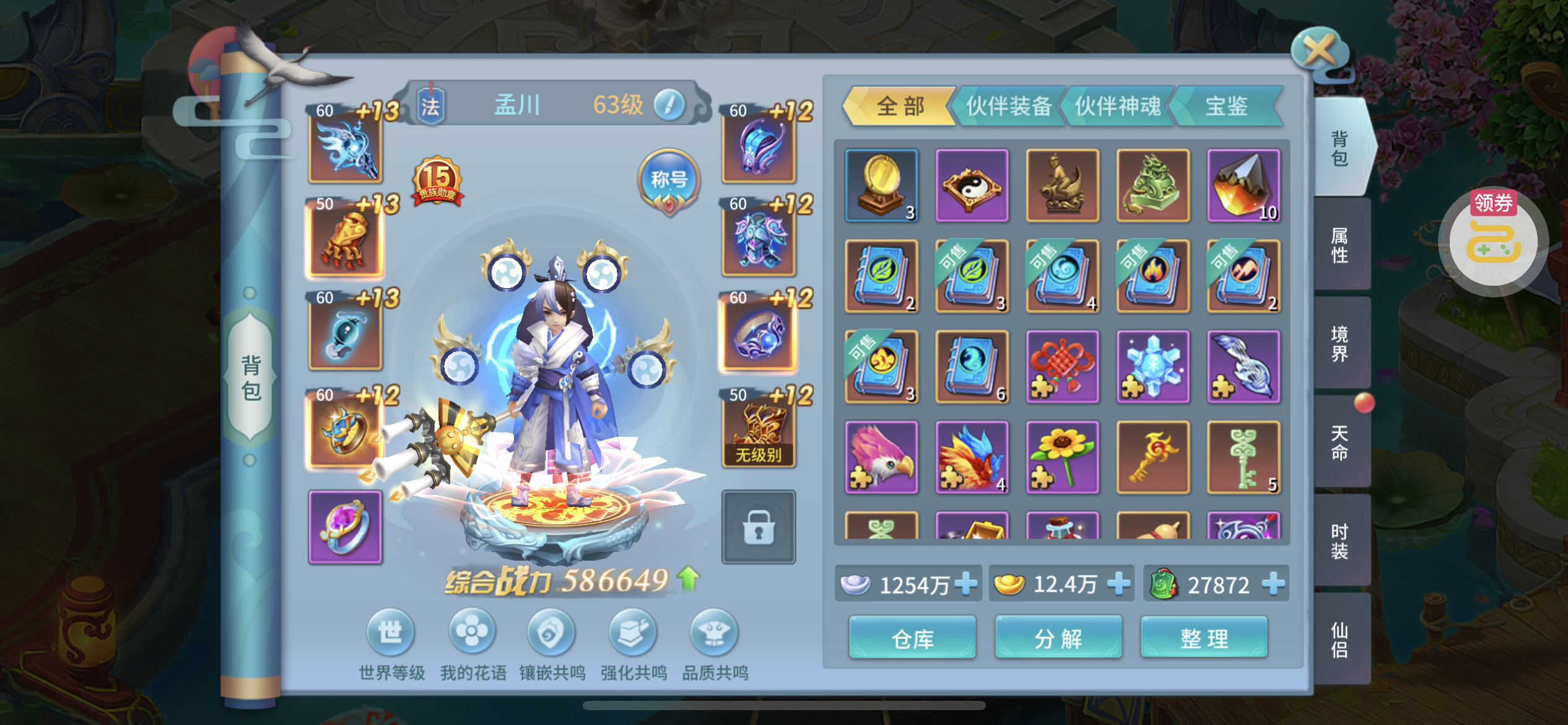The image size is (1568, 725).
Task: Open the 称号 title button
Action: 669,180
